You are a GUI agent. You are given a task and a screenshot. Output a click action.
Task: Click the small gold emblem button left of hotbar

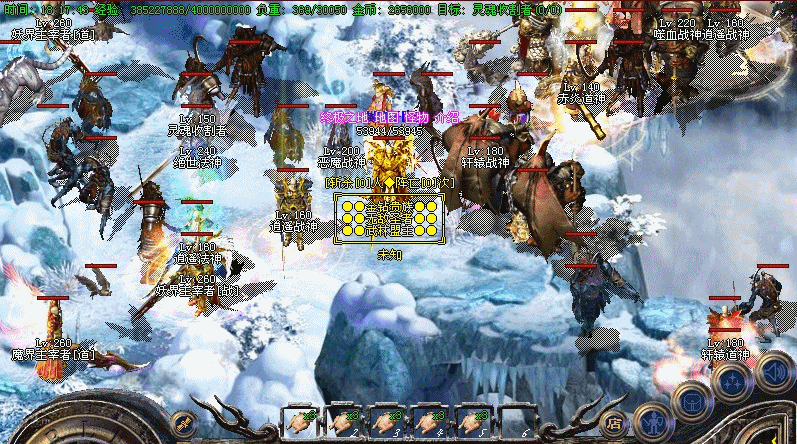coord(181,422)
